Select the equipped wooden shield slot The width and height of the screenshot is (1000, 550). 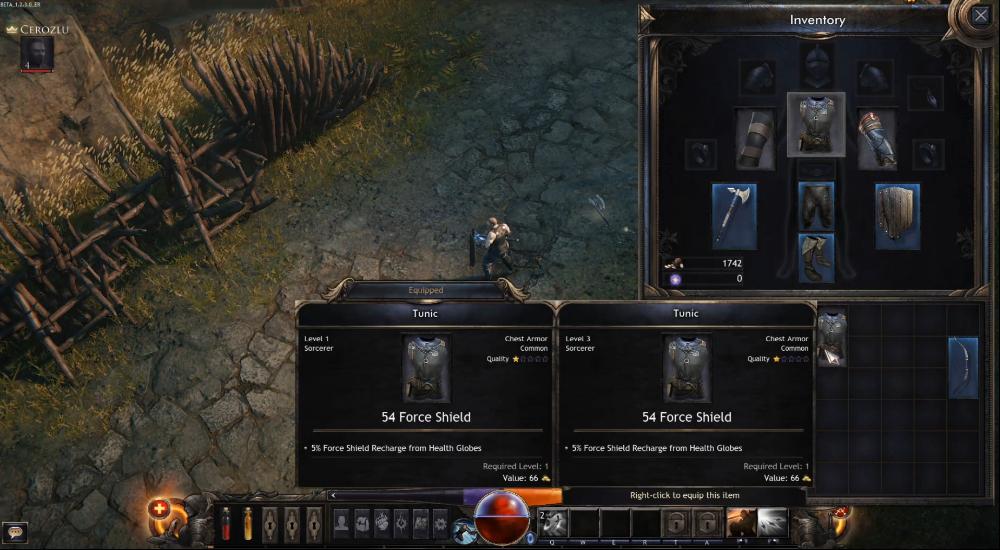(x=897, y=215)
